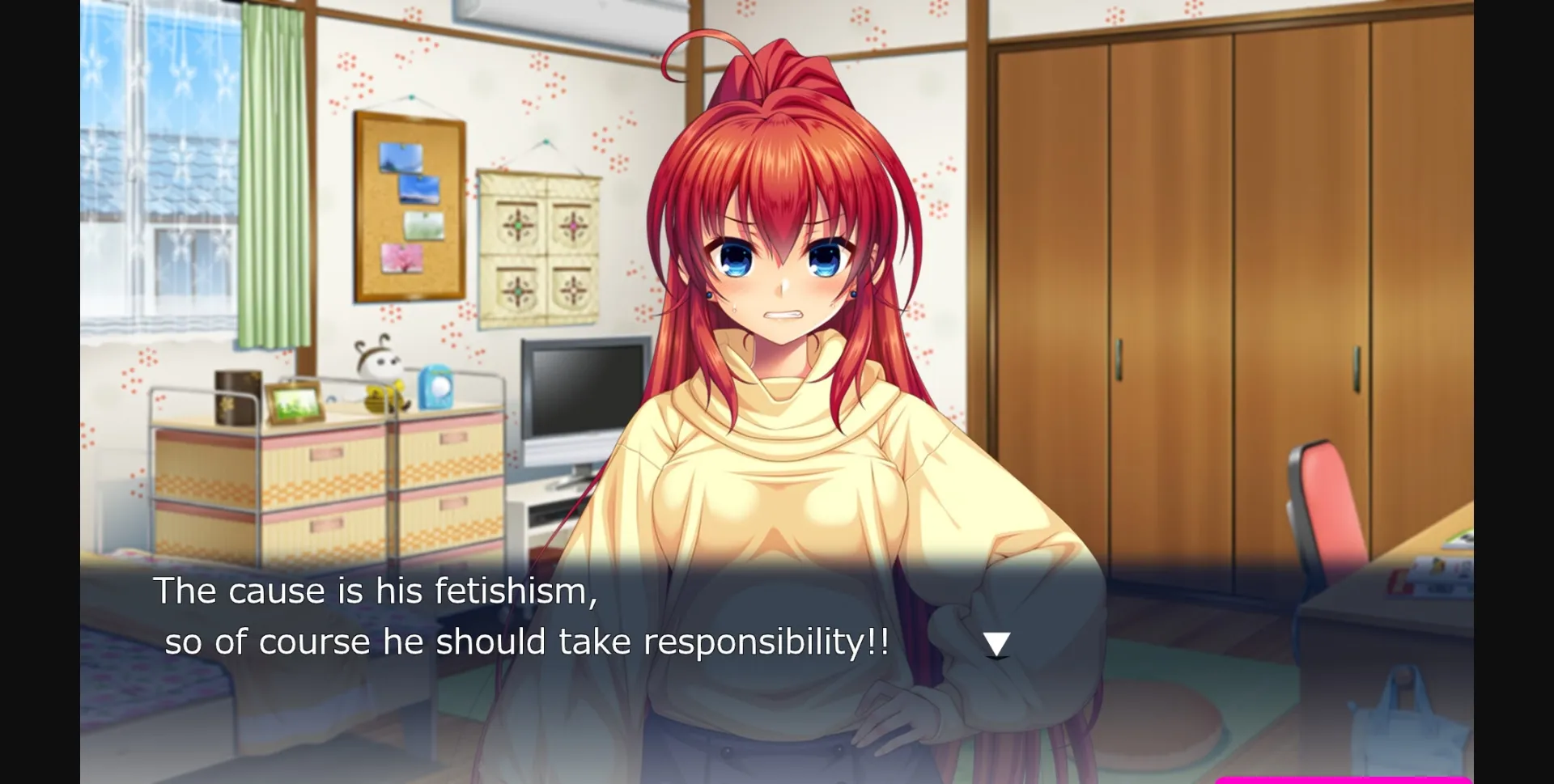Click the bee plushie on the dresser
This screenshot has height=784, width=1554.
pos(380,380)
